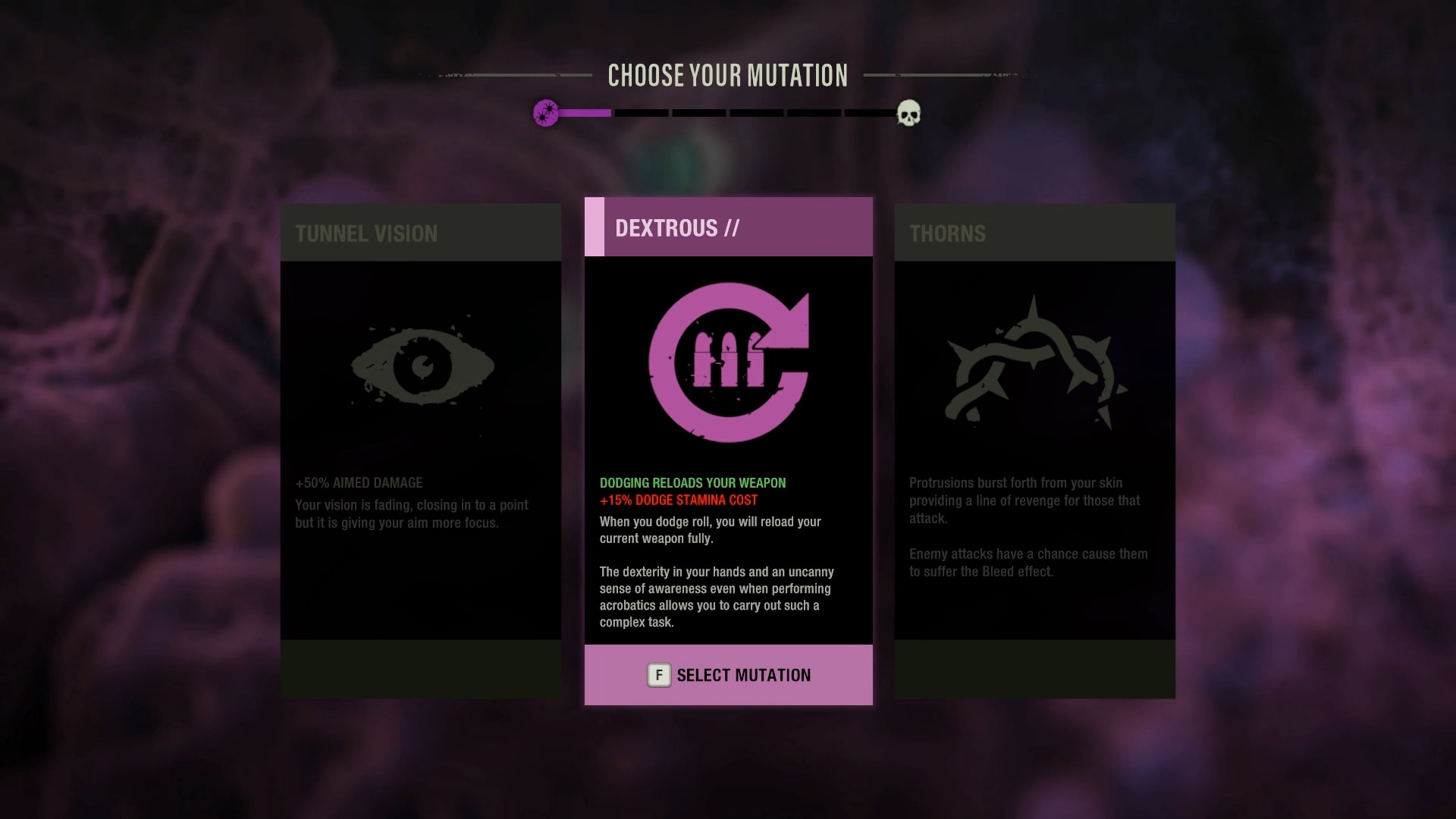Click the THORNS title text

point(948,234)
